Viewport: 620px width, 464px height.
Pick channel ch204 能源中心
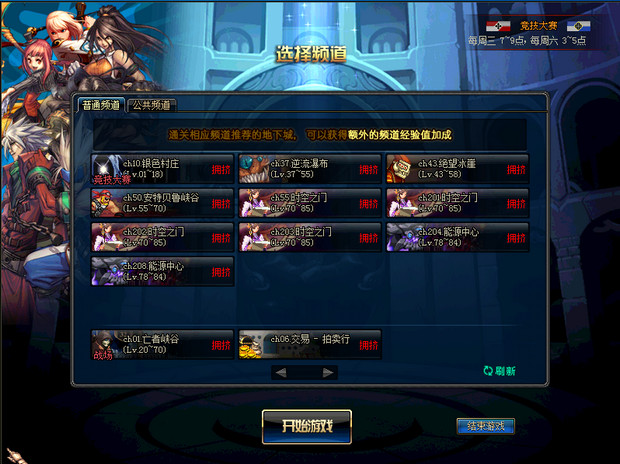coord(457,237)
